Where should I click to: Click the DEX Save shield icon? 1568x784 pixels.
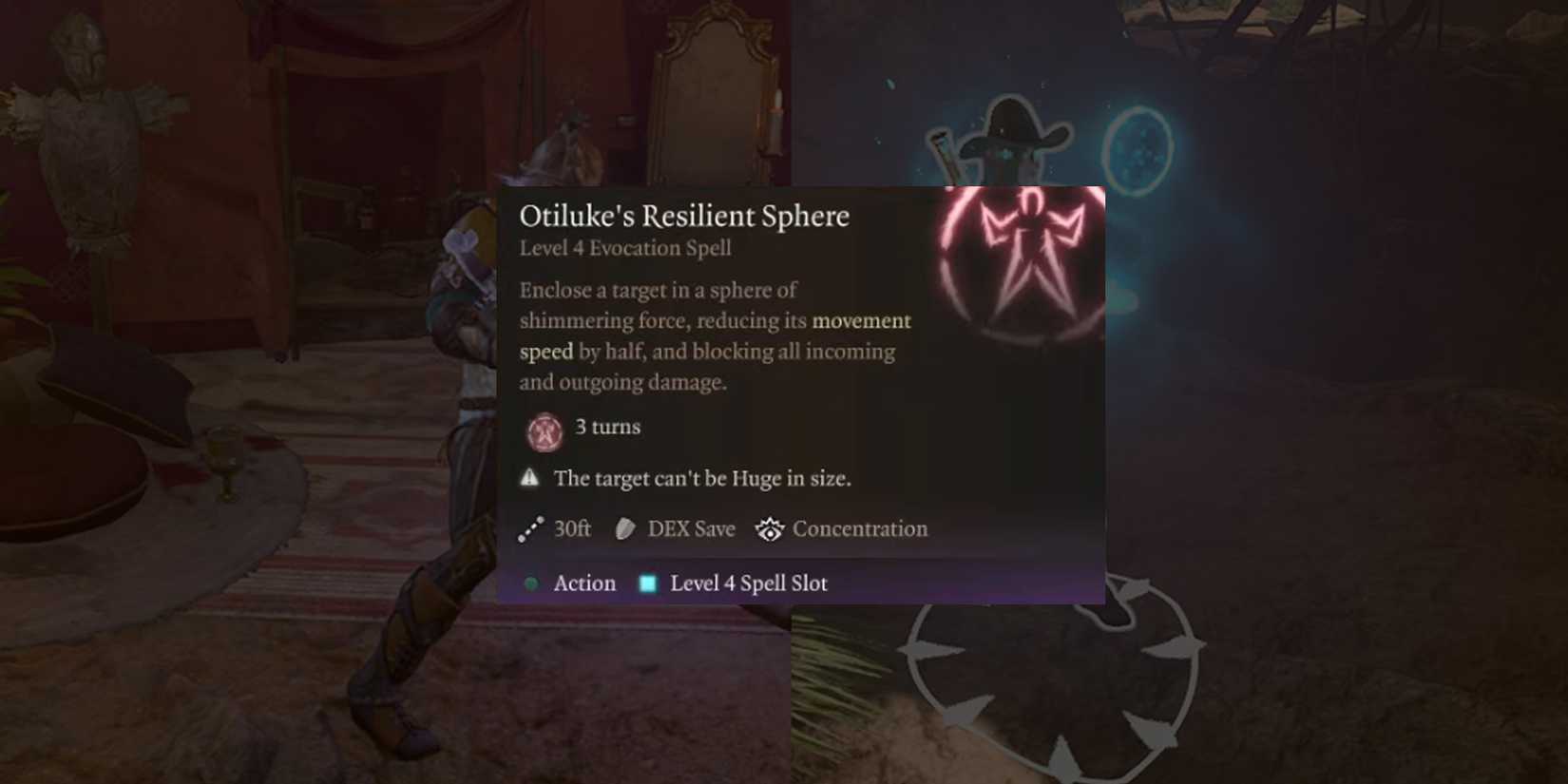click(x=623, y=528)
